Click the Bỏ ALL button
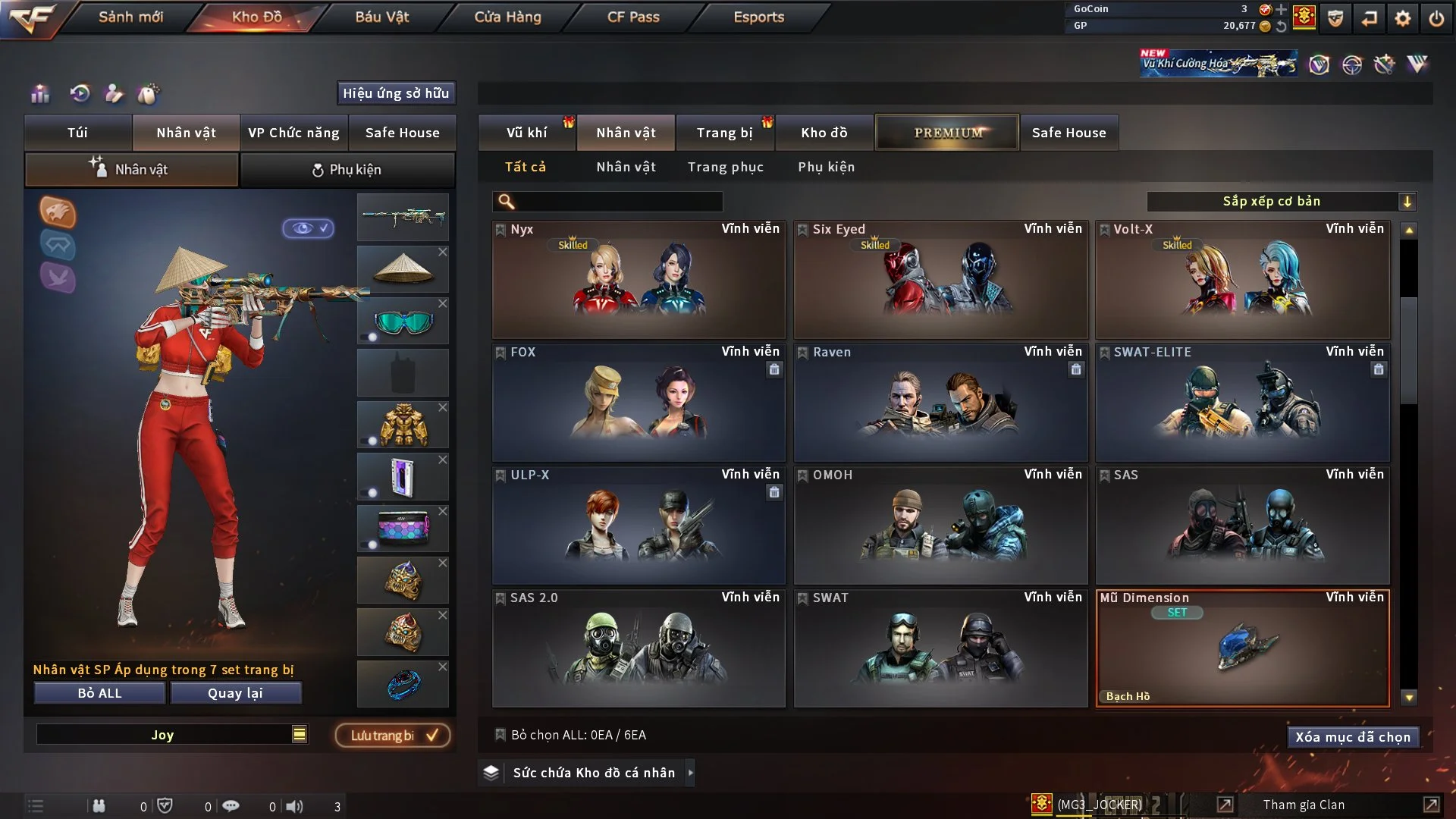This screenshot has height=819, width=1456. pos(99,693)
